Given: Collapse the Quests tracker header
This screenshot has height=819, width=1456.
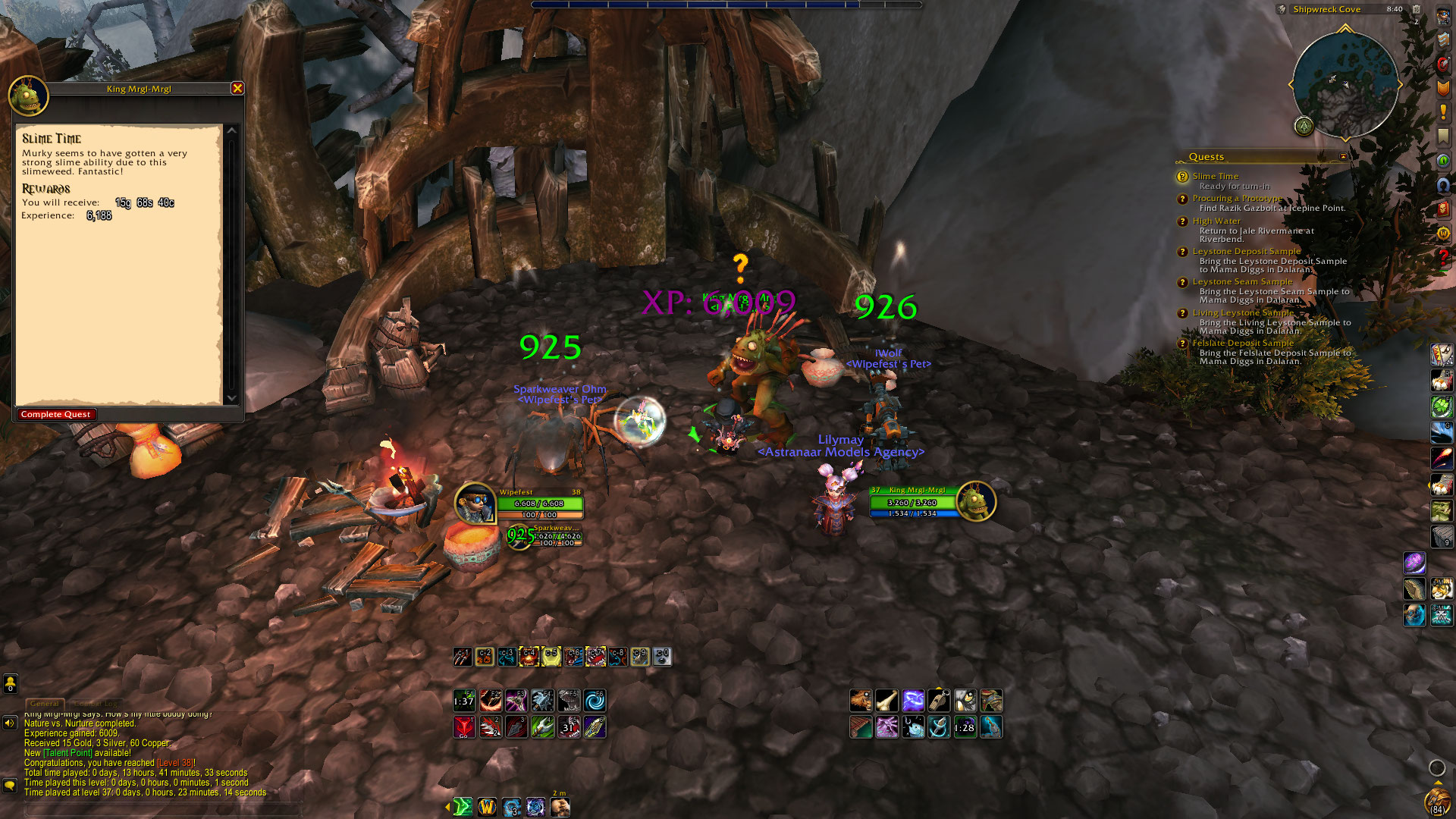Looking at the screenshot, I should (1343, 157).
